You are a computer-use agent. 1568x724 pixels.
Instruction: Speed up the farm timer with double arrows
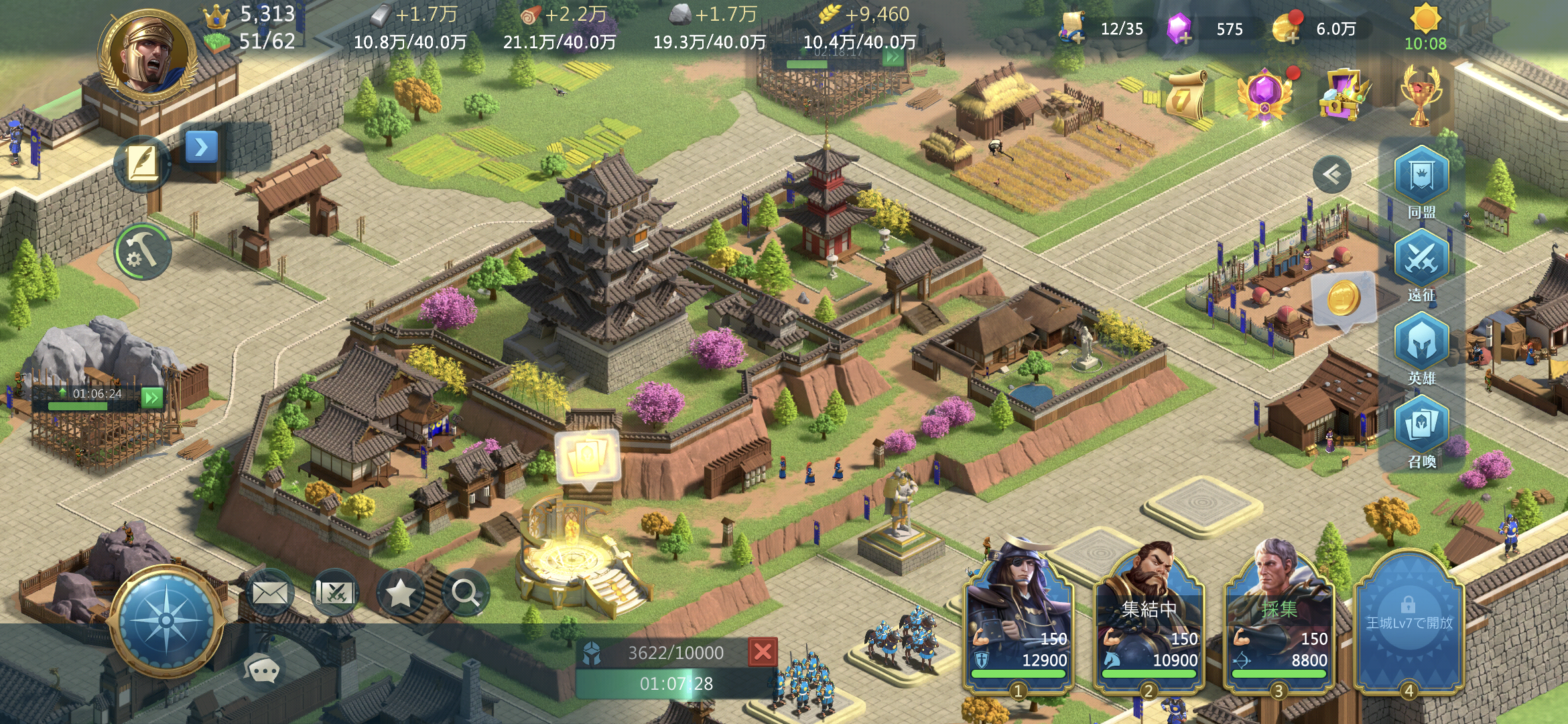pyautogui.click(x=891, y=58)
